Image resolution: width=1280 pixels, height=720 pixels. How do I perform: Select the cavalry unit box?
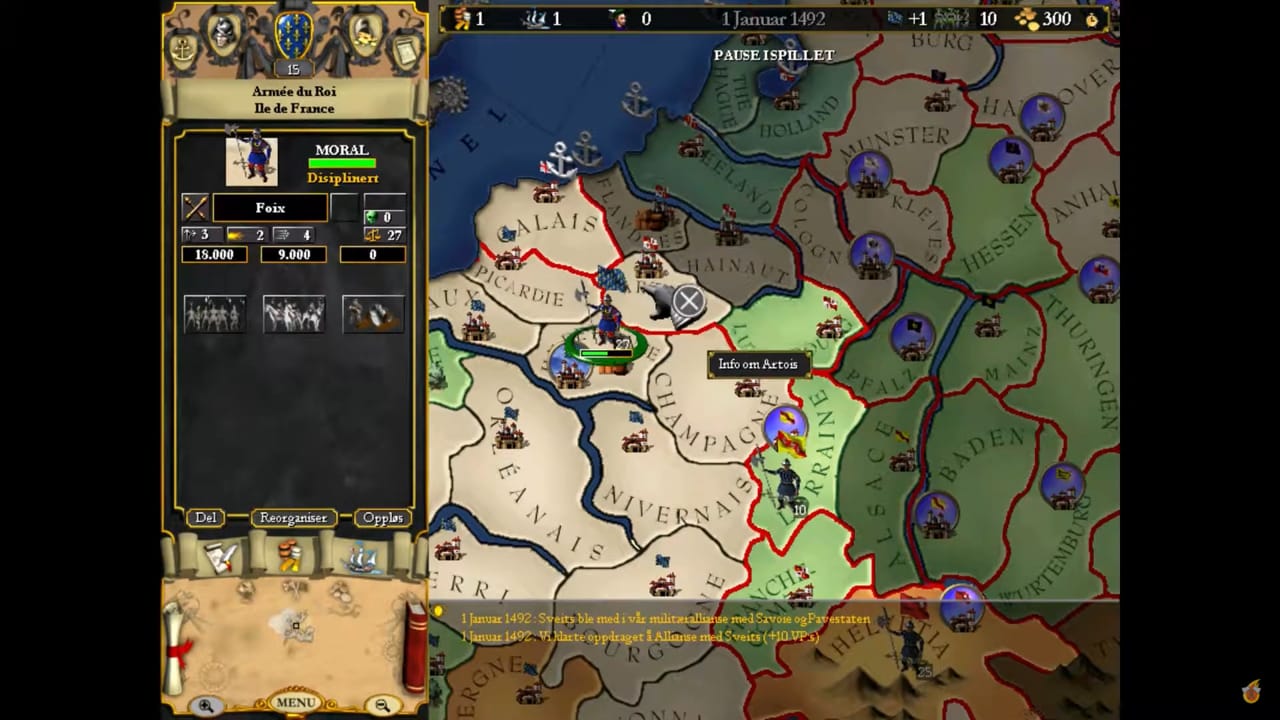294,314
